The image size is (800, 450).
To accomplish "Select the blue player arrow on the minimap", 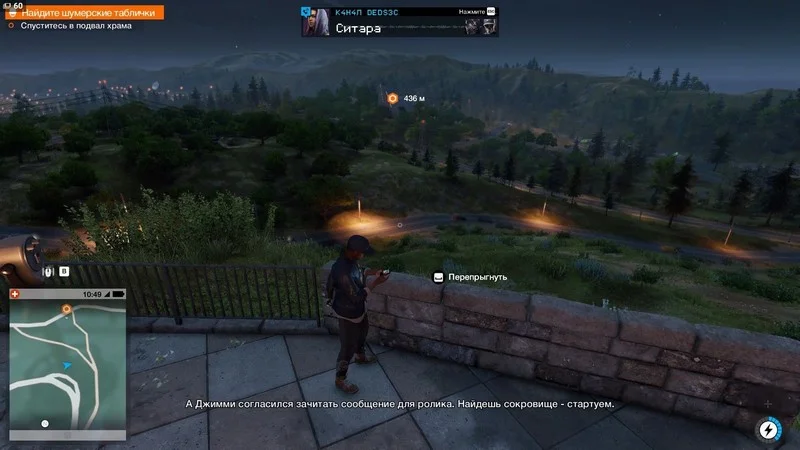I will [66, 367].
